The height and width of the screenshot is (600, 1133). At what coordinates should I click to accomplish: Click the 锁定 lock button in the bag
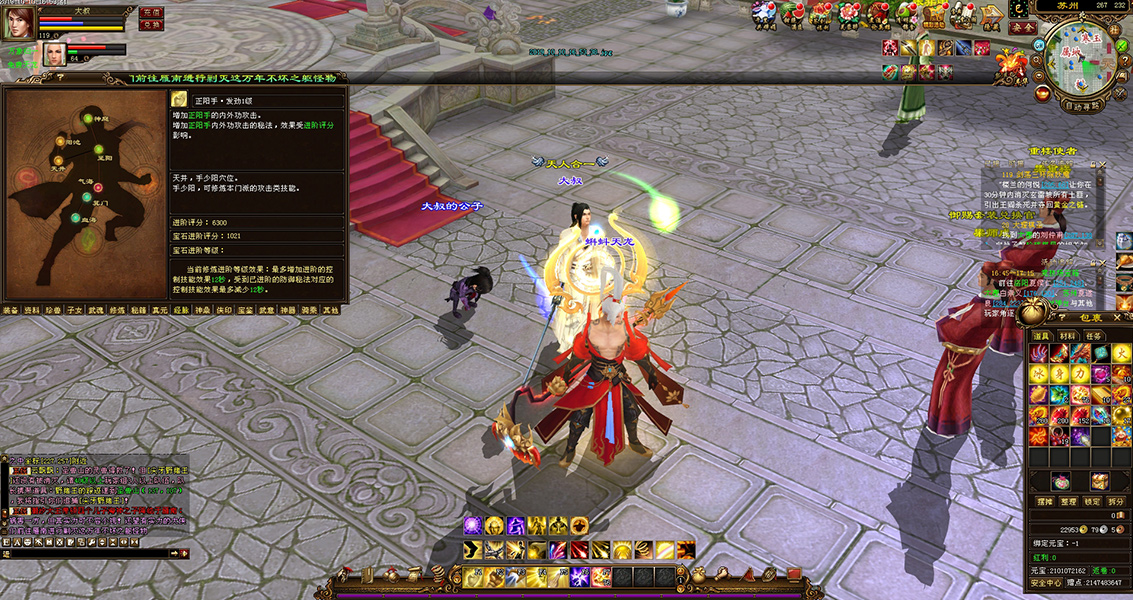1093,501
